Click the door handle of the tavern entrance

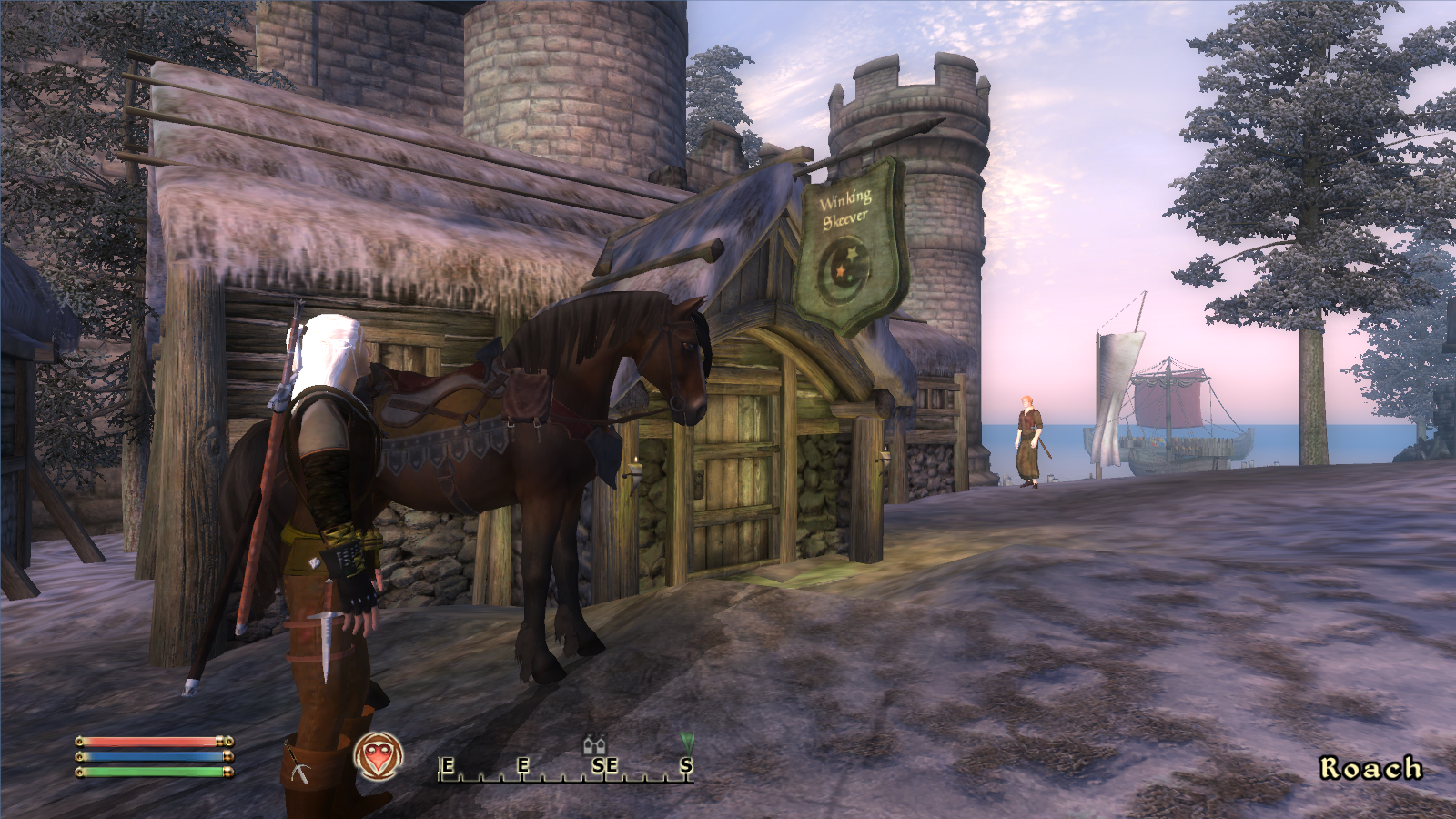[x=698, y=480]
